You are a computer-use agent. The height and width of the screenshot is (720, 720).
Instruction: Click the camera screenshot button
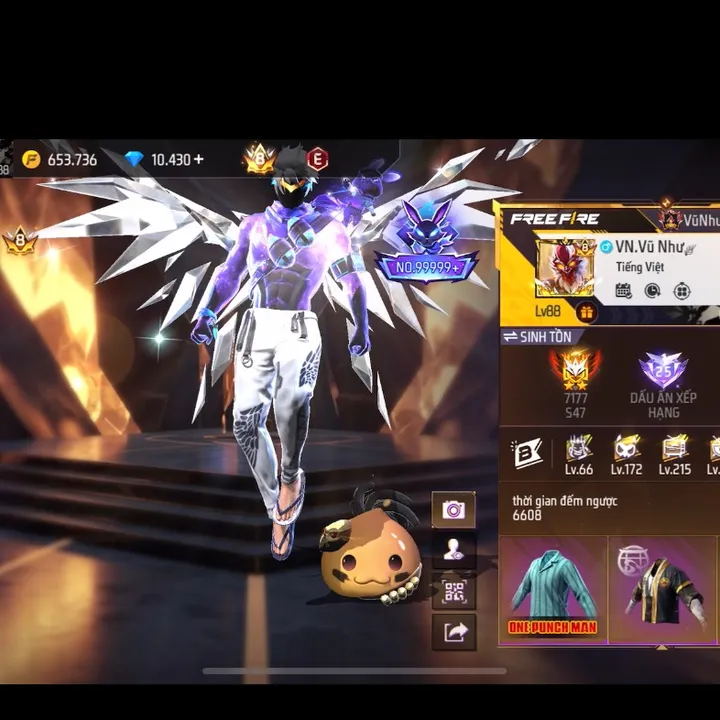pos(453,510)
